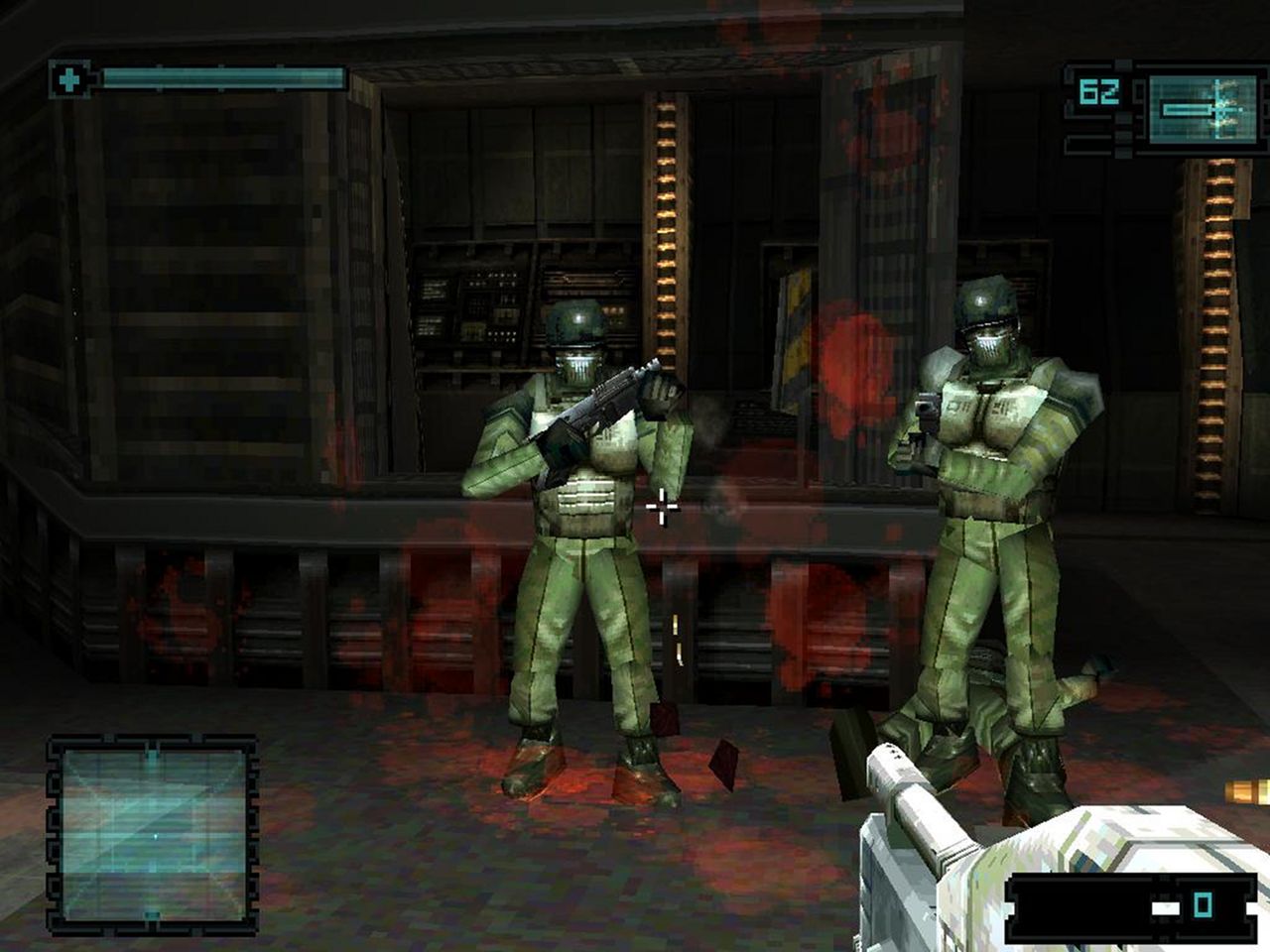Click the ammo reserve counter showing 0

point(1204,904)
